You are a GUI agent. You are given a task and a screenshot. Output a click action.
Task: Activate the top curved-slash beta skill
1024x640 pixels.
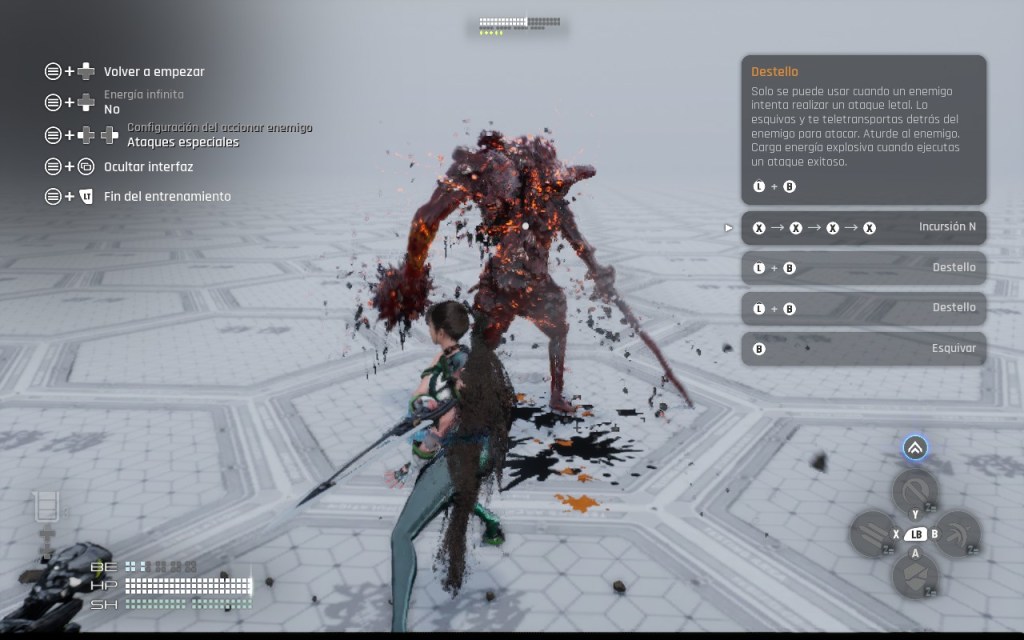pyautogui.click(x=914, y=491)
